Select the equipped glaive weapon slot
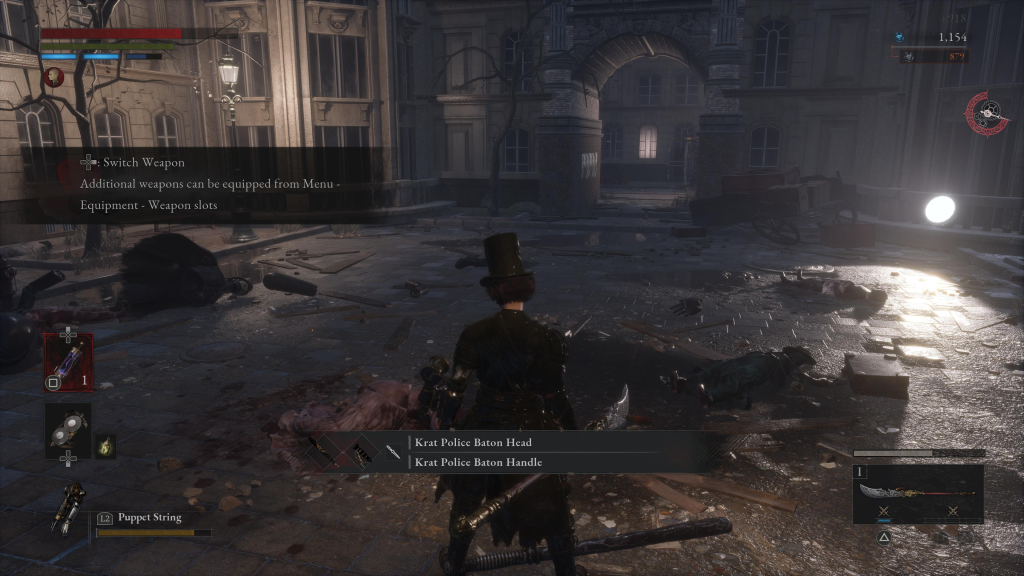1024x576 pixels. (x=917, y=493)
